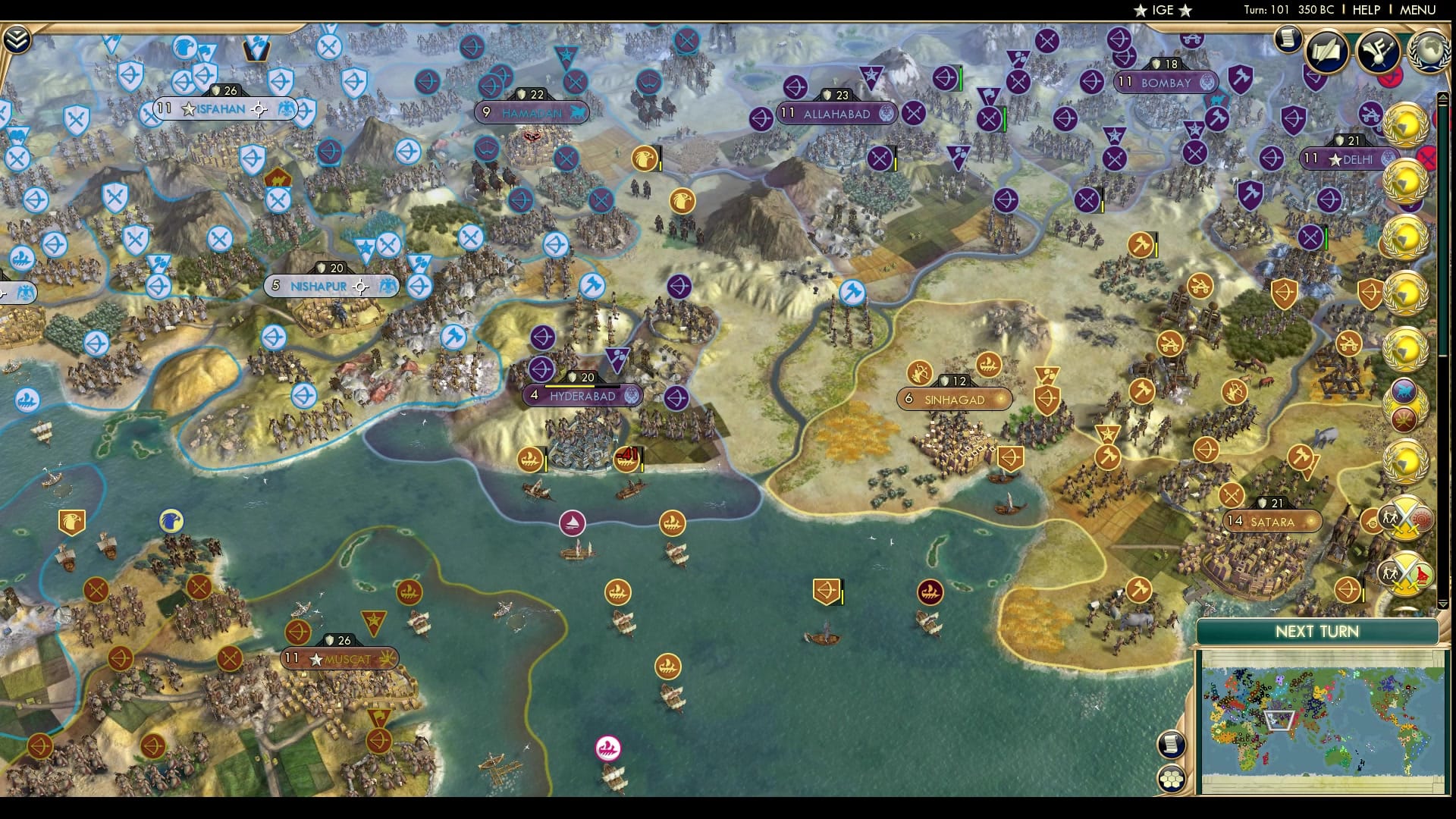This screenshot has width=1456, height=819.
Task: Click the notification list down arrow
Action: click(1443, 604)
